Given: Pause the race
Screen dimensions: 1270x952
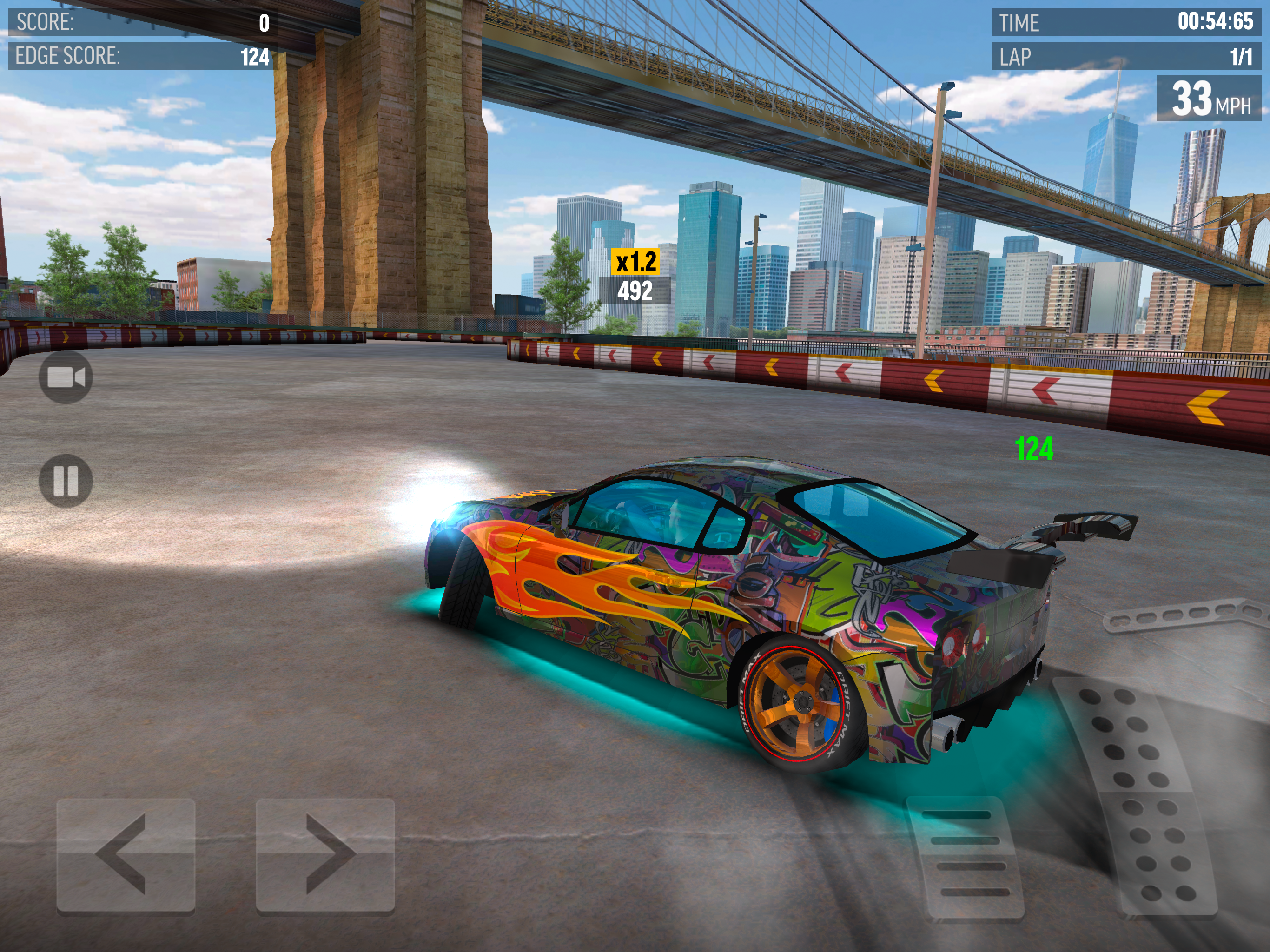Looking at the screenshot, I should point(66,481).
